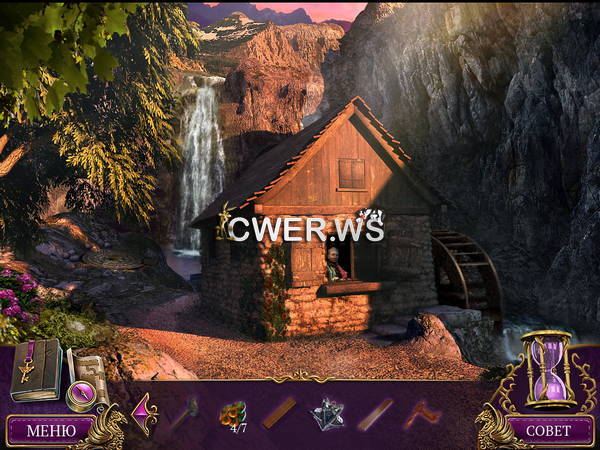Screen dimensions: 600x450
Task: Select the 4/7 collected fruits item
Action: [233, 412]
